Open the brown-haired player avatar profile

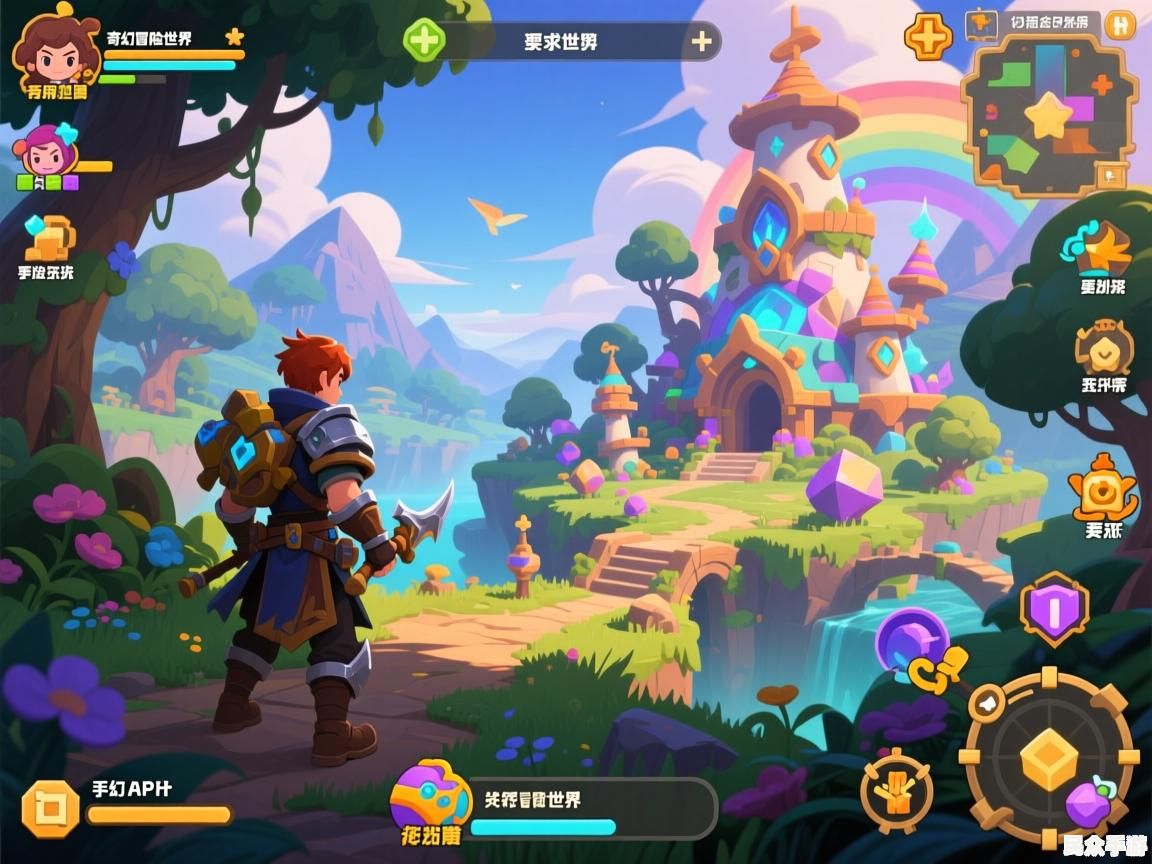coord(50,50)
